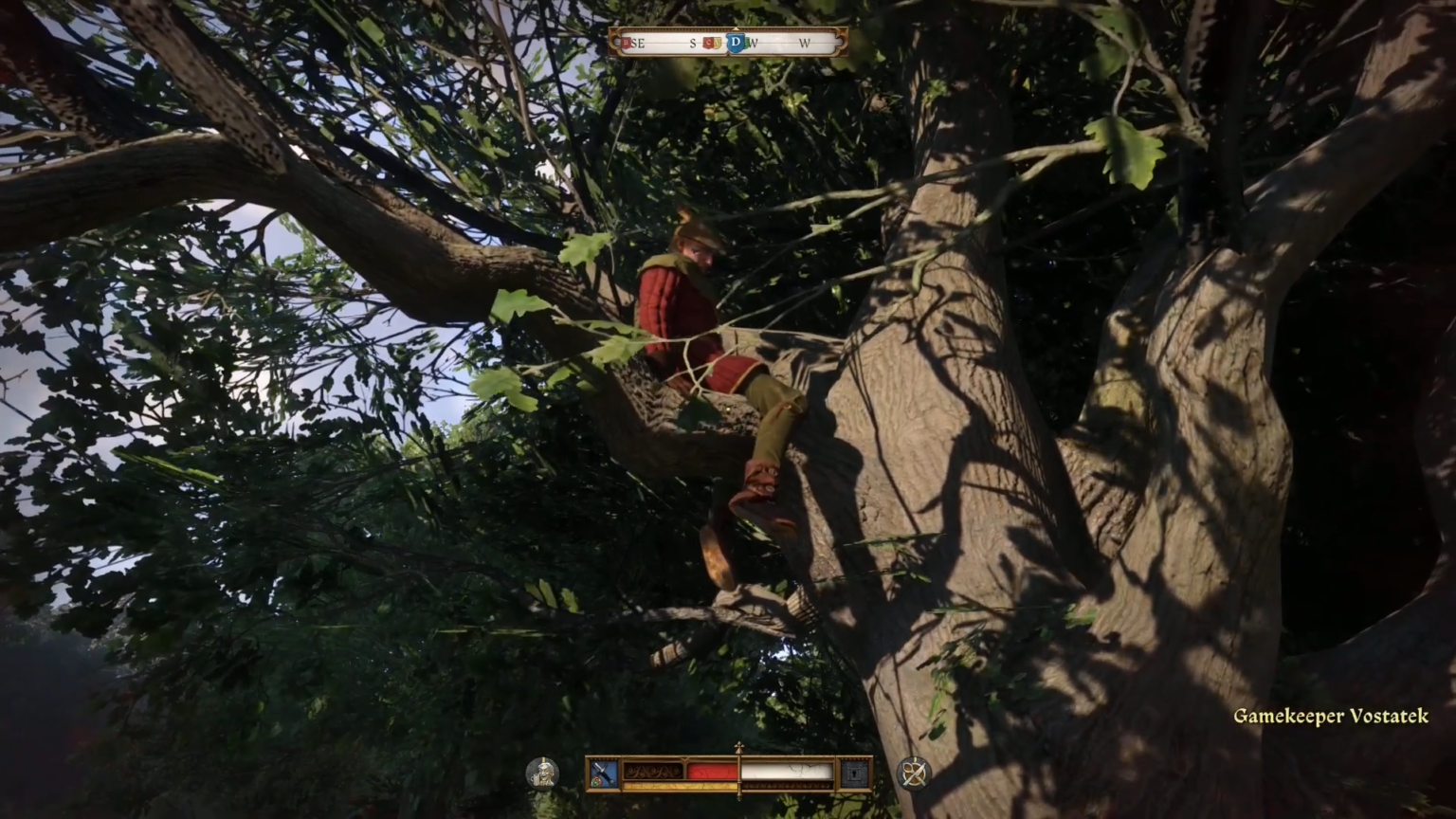
Task: Select the red B marker on compass
Action: point(627,43)
